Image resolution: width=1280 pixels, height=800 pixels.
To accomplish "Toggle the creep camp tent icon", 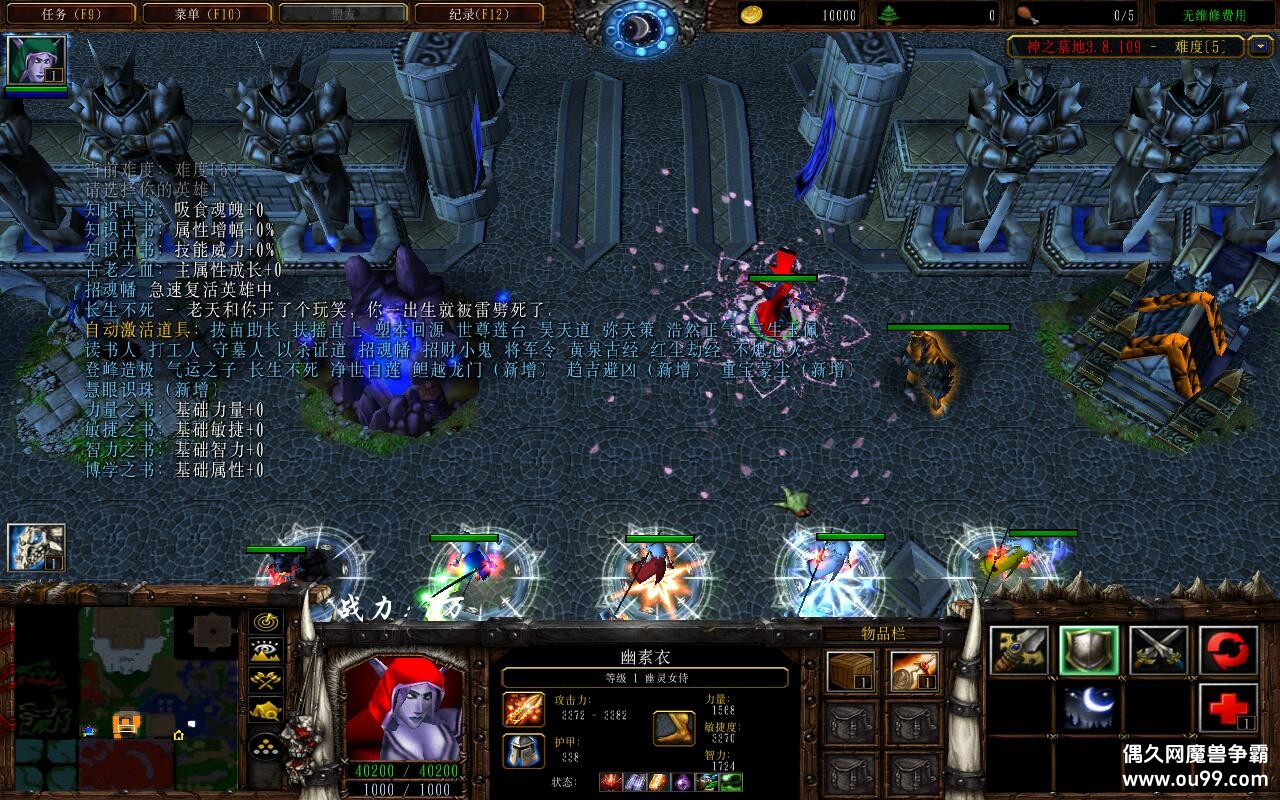I will (x=264, y=709).
